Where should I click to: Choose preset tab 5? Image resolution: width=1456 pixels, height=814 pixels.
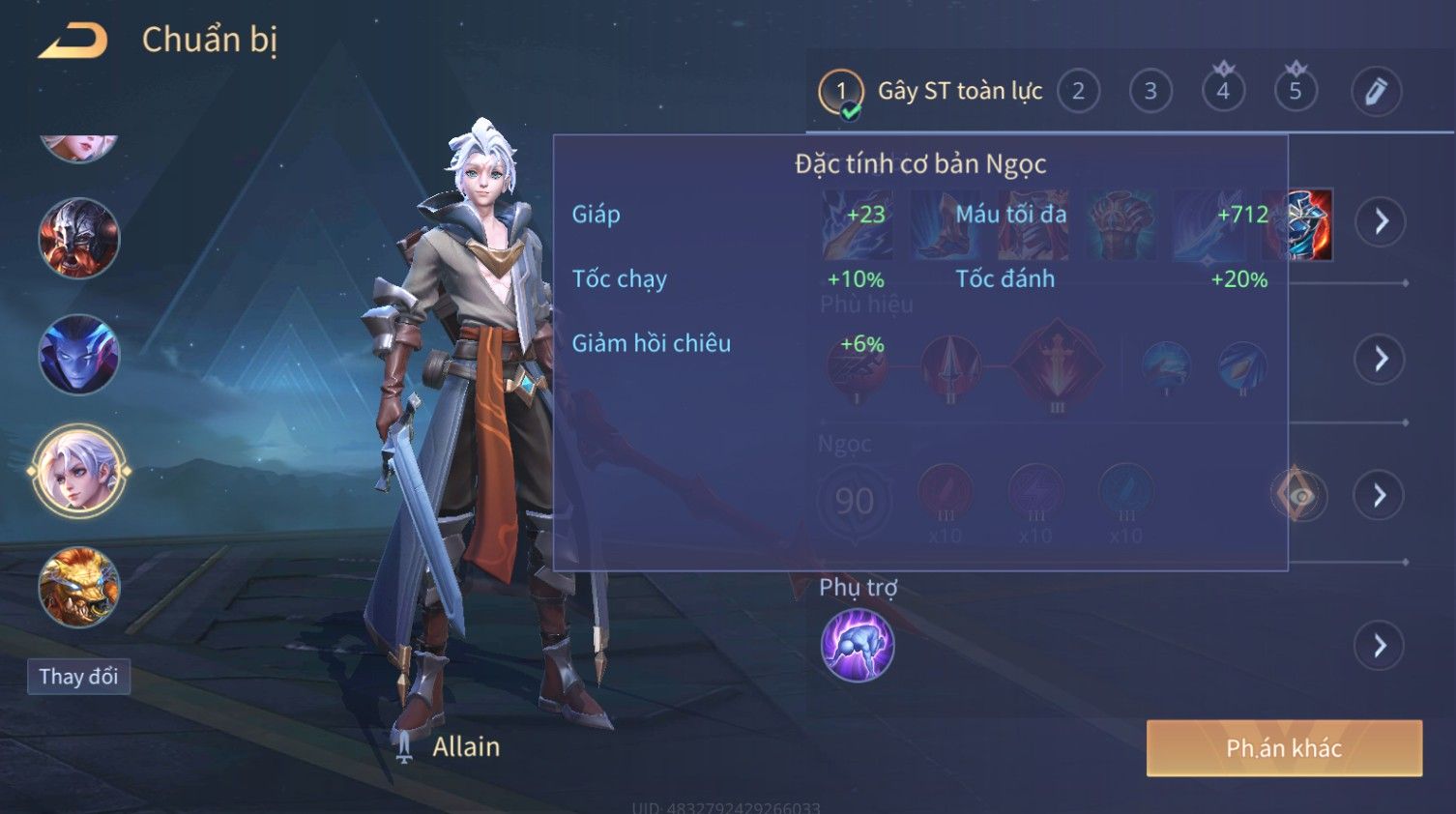pos(1296,92)
